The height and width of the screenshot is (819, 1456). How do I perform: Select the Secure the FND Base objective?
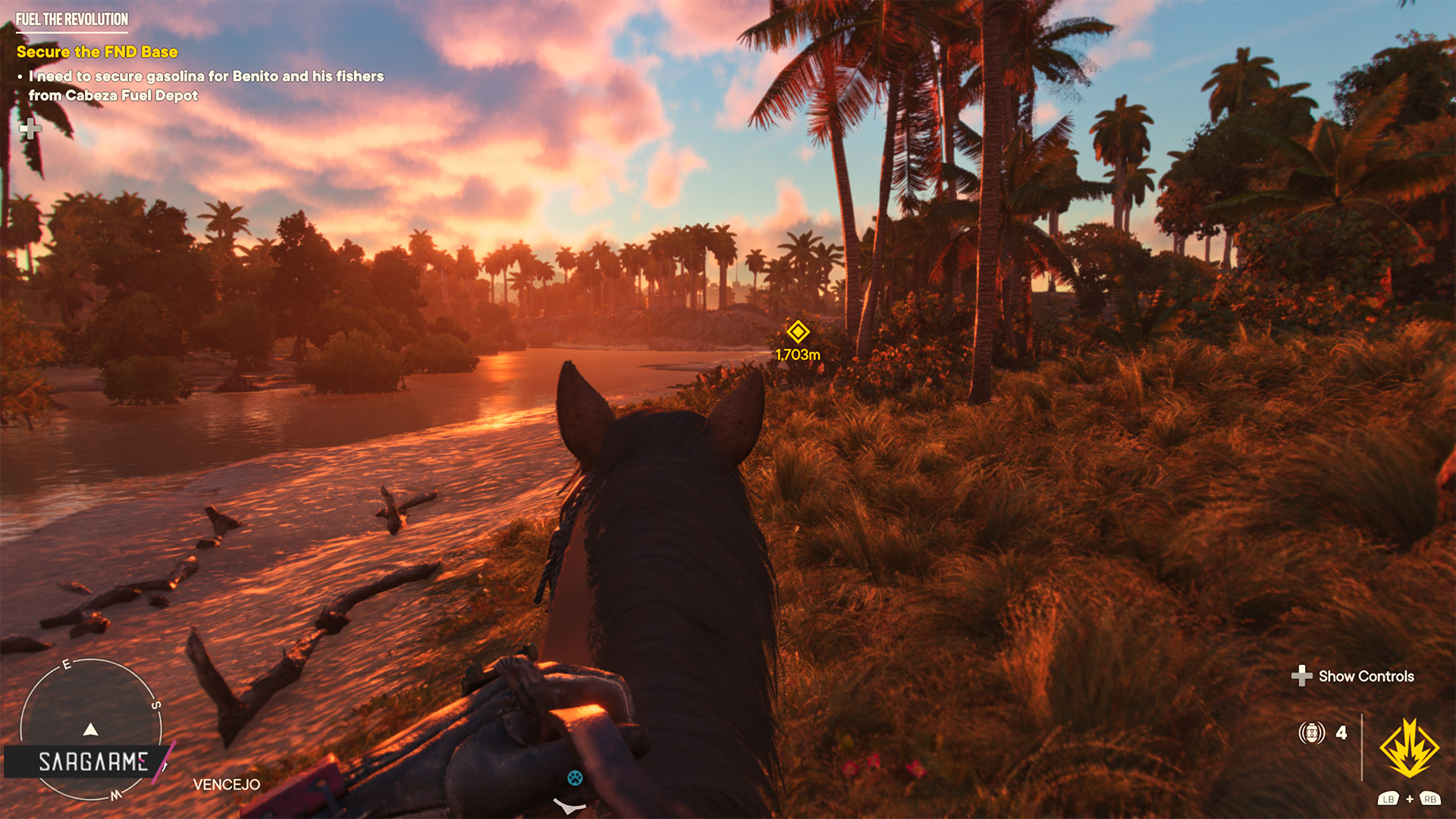(97, 52)
